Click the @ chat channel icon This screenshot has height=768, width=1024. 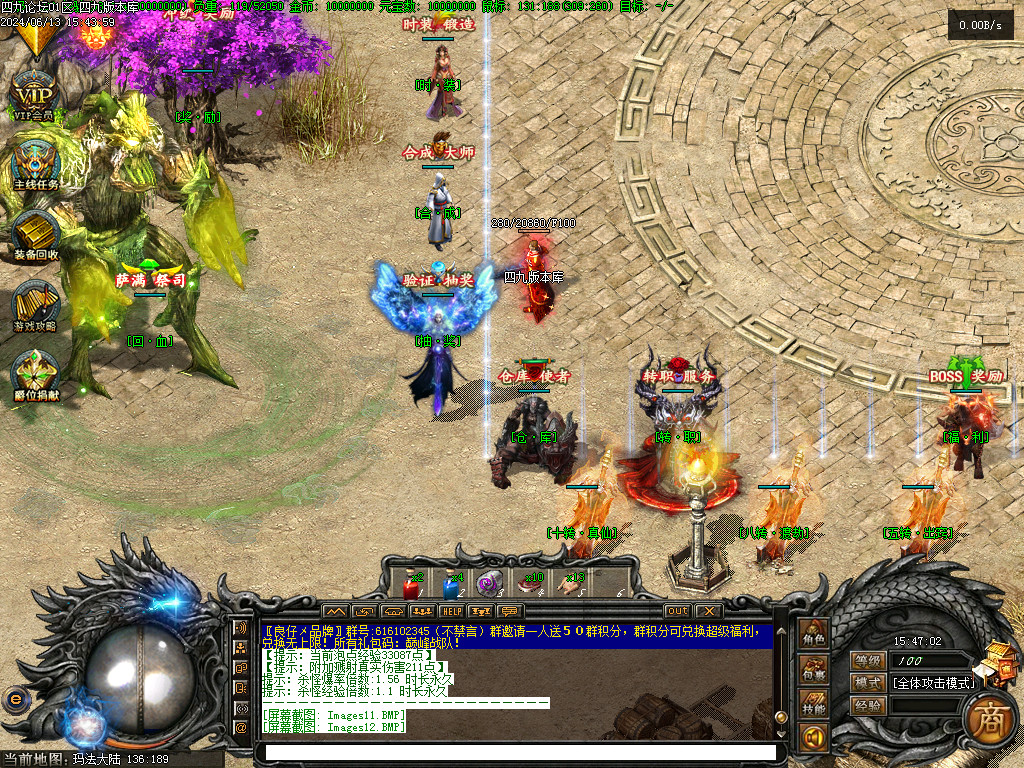(x=240, y=727)
